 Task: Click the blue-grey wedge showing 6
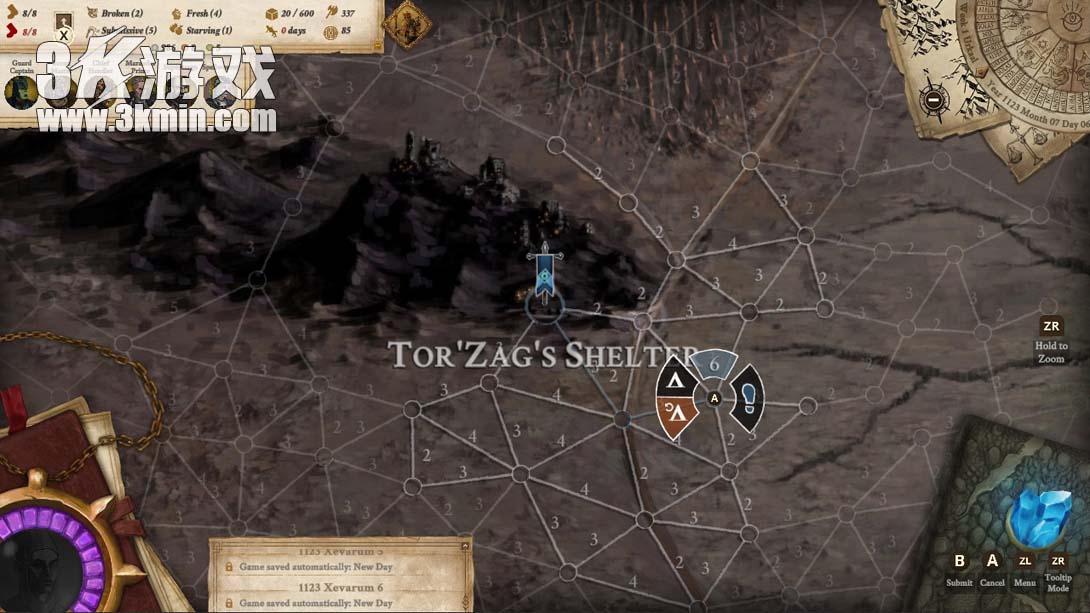(714, 365)
